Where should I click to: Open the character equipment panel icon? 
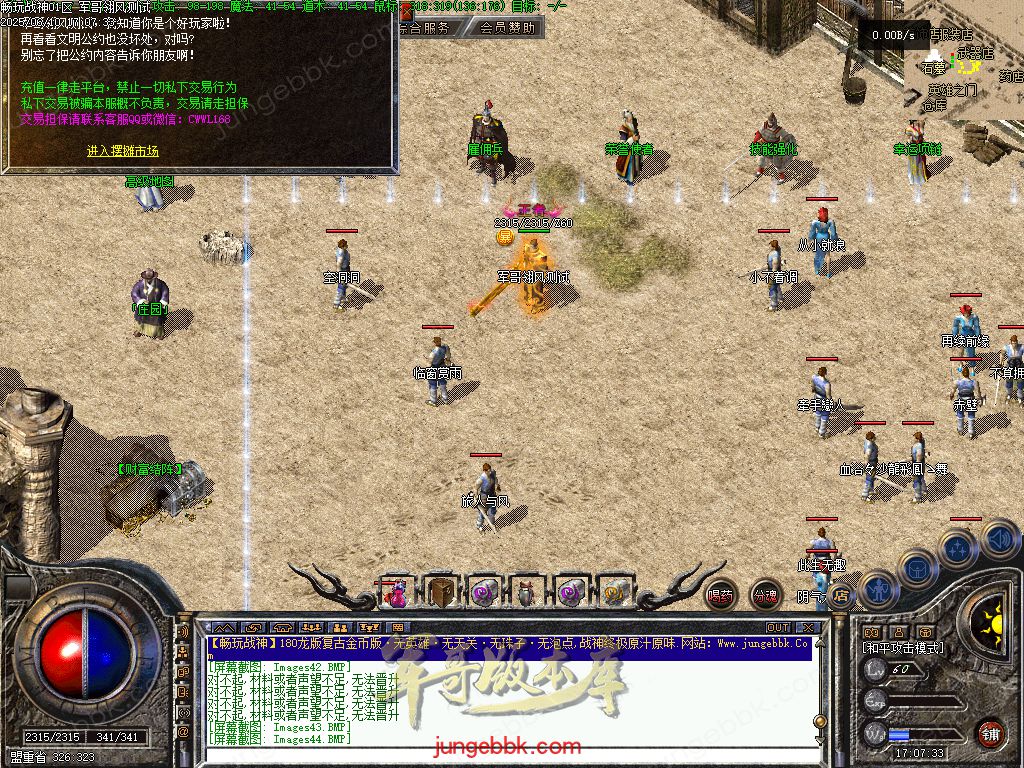coord(877,589)
